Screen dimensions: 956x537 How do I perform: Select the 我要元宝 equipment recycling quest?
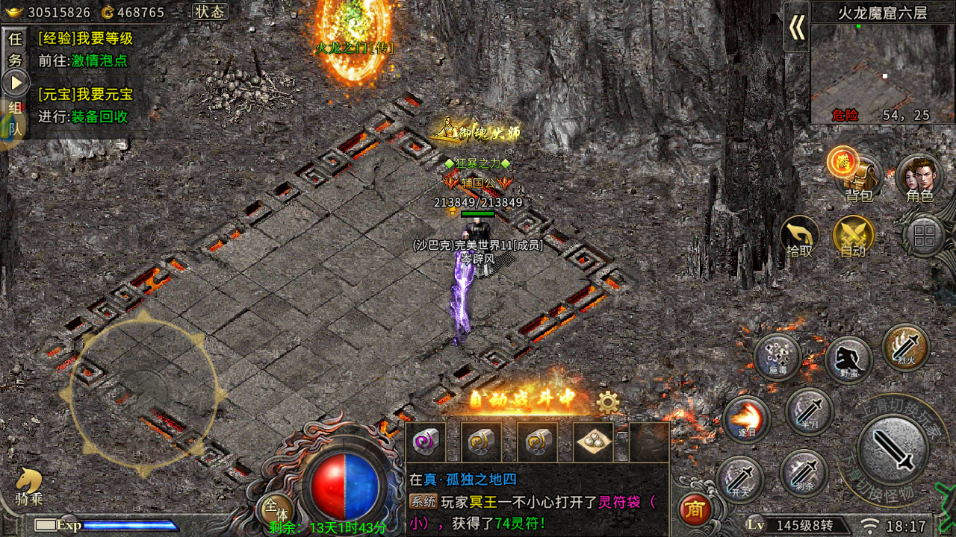tap(85, 95)
